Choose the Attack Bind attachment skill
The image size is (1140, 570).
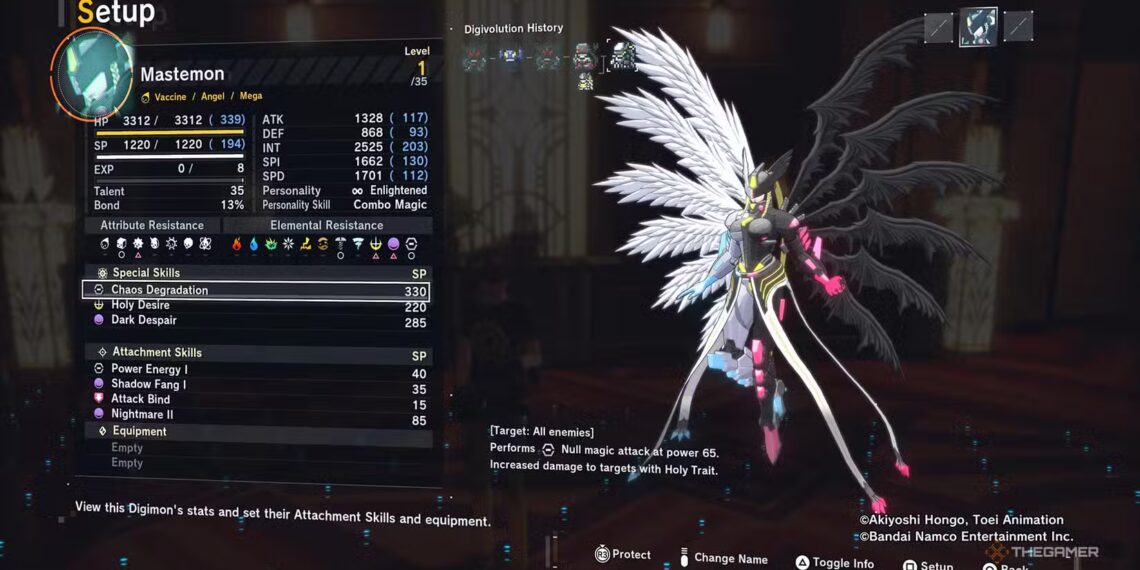[140, 400]
